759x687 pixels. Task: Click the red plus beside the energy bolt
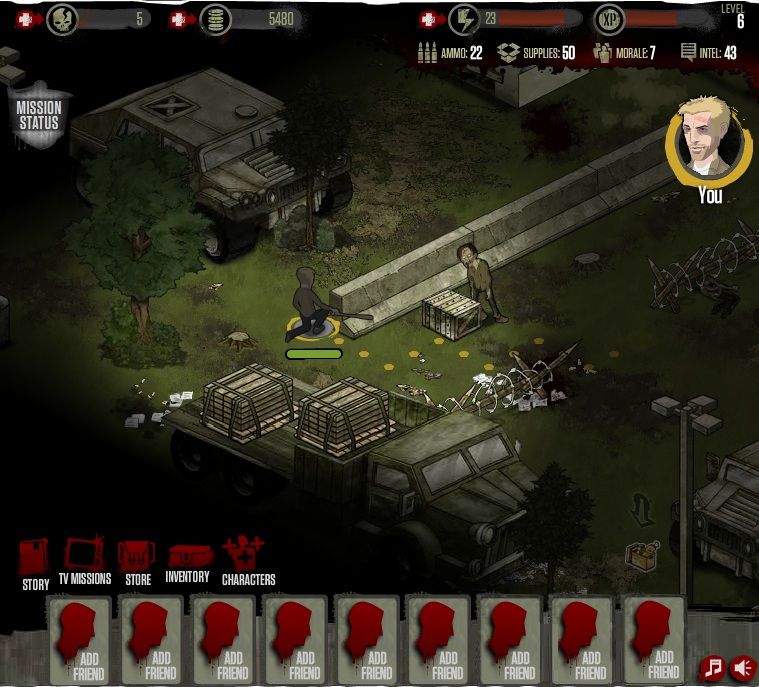(429, 19)
